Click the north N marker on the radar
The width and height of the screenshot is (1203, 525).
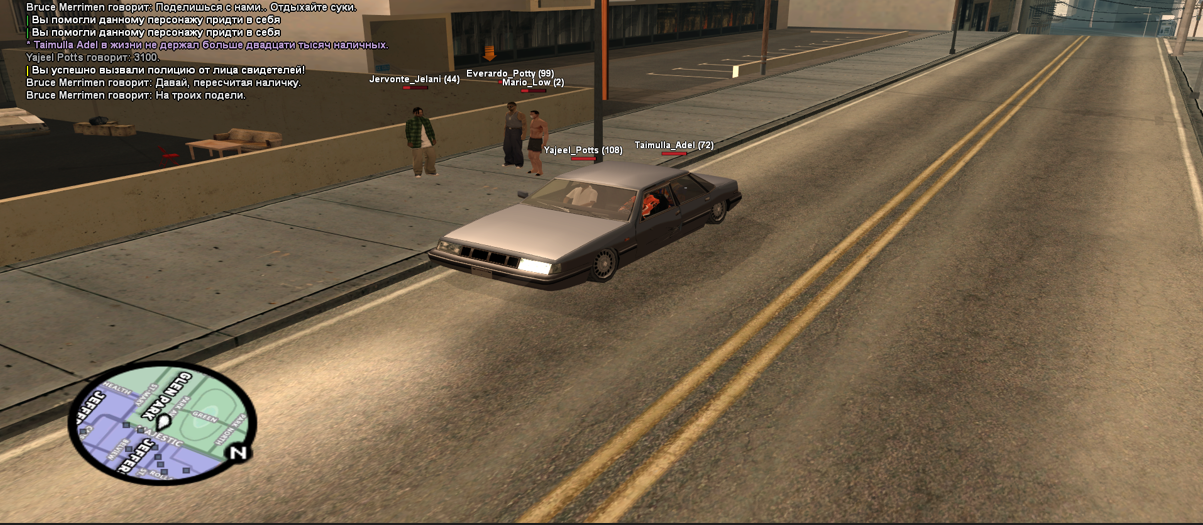point(238,453)
